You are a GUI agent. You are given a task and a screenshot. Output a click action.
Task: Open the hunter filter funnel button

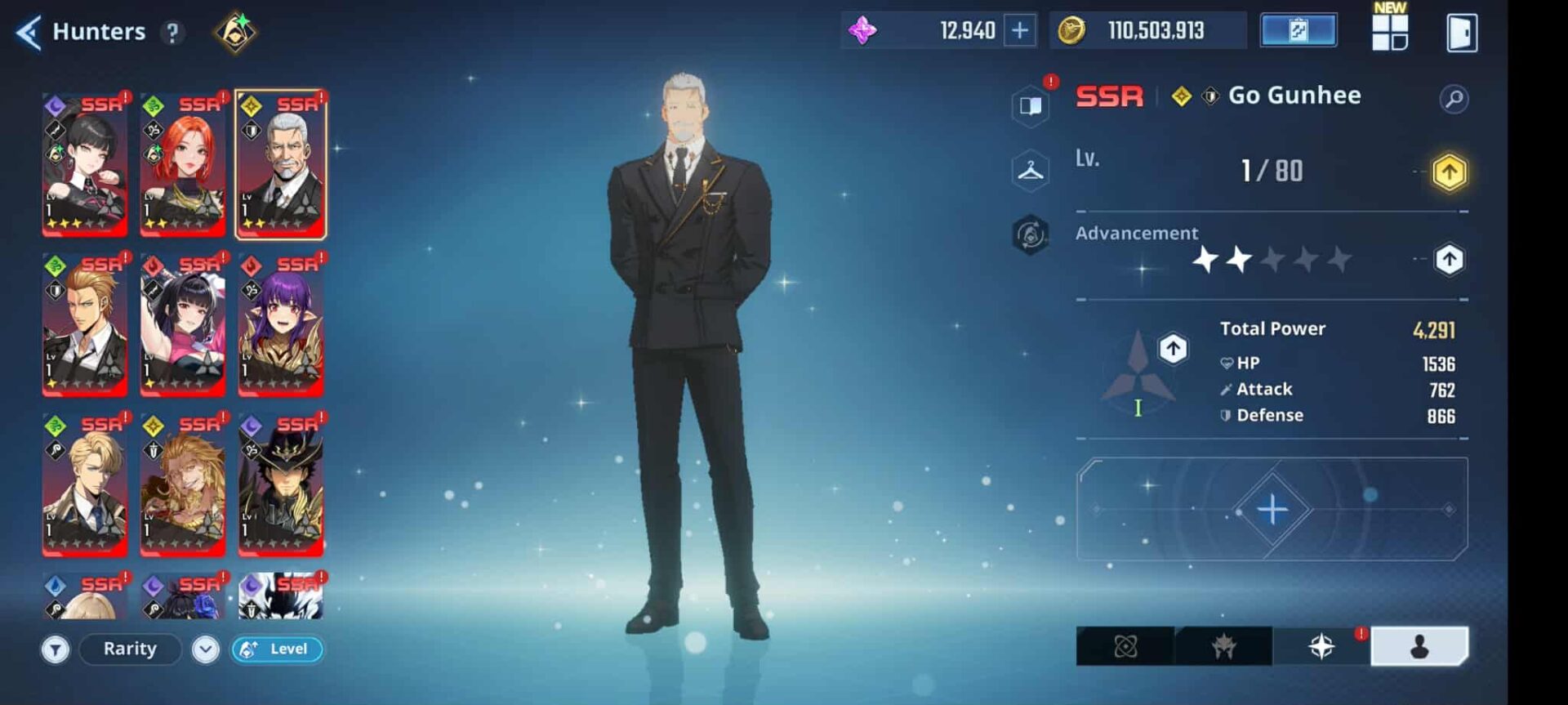pyautogui.click(x=56, y=649)
